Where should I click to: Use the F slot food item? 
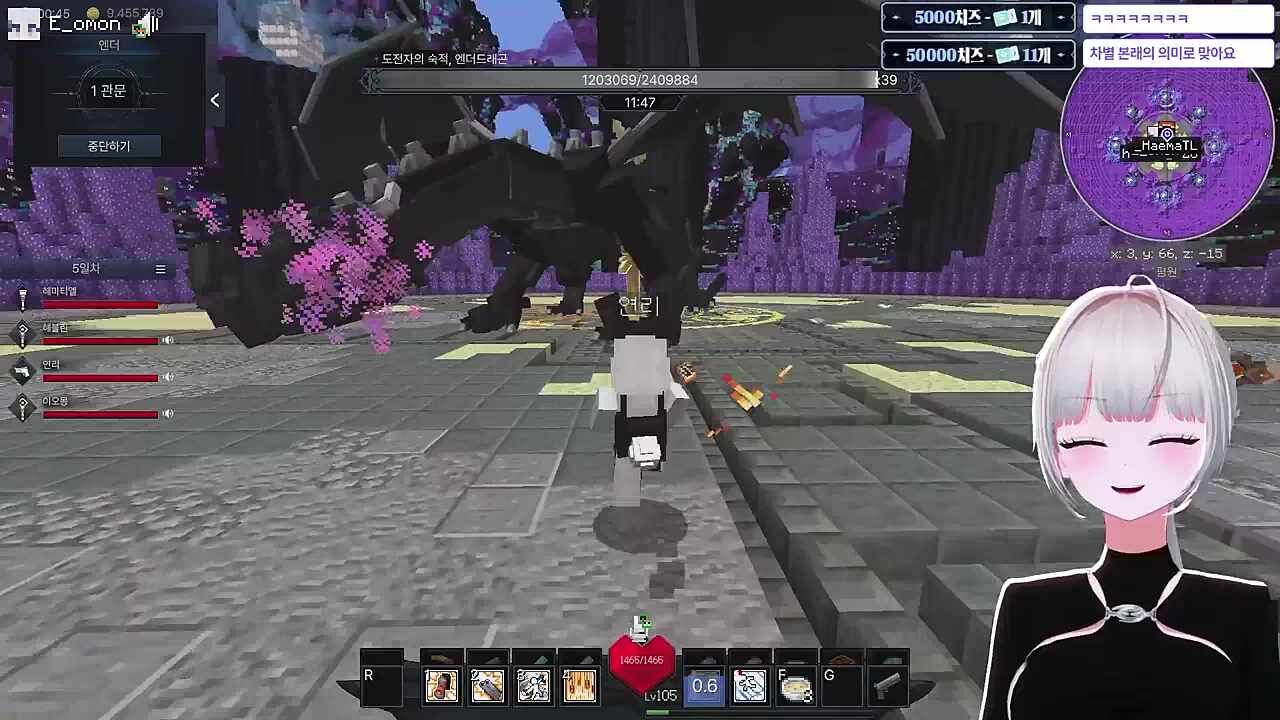[796, 687]
